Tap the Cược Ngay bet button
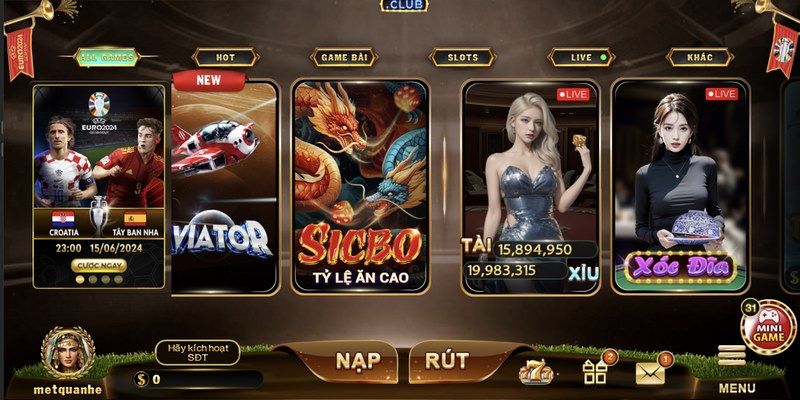Viewport: 800px width, 400px height. coord(99,265)
